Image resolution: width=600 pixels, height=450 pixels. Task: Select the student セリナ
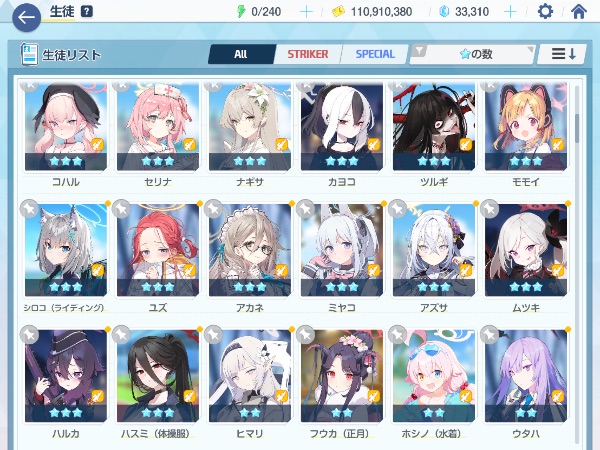click(x=158, y=130)
